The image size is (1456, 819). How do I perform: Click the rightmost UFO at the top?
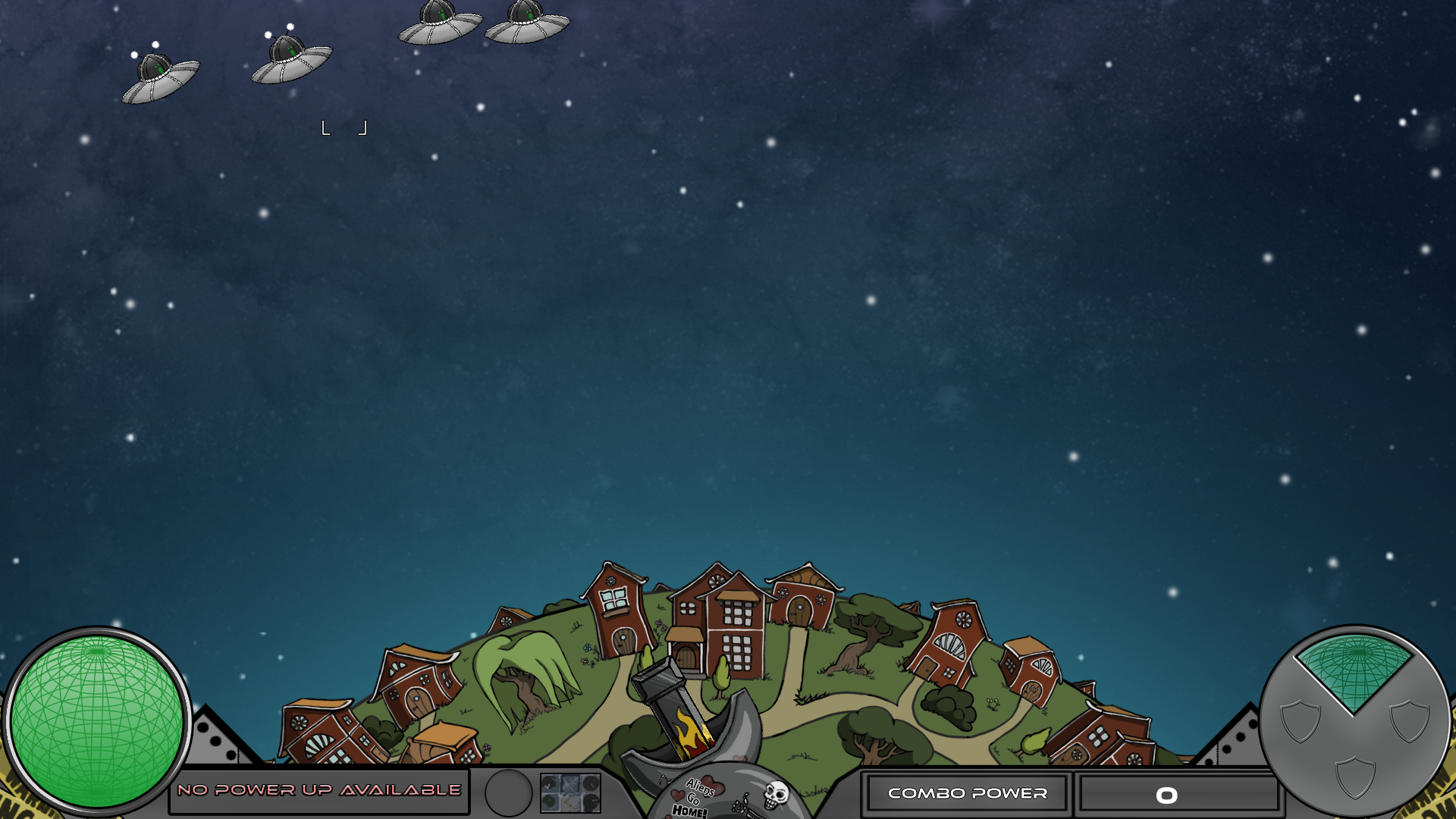point(525,24)
